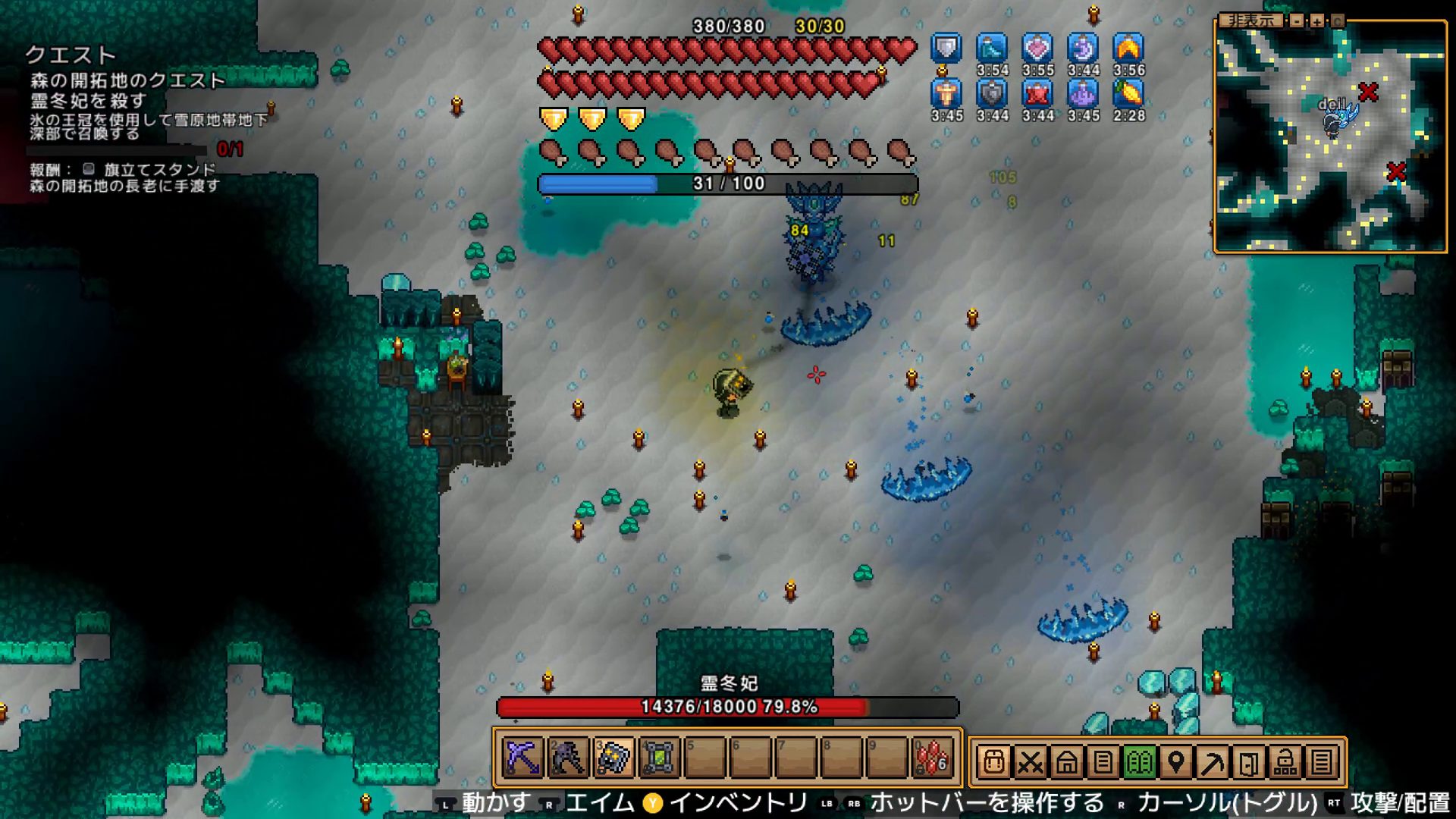Select the red crystal stack hotbar slot
The width and height of the screenshot is (1456, 819).
tap(933, 758)
